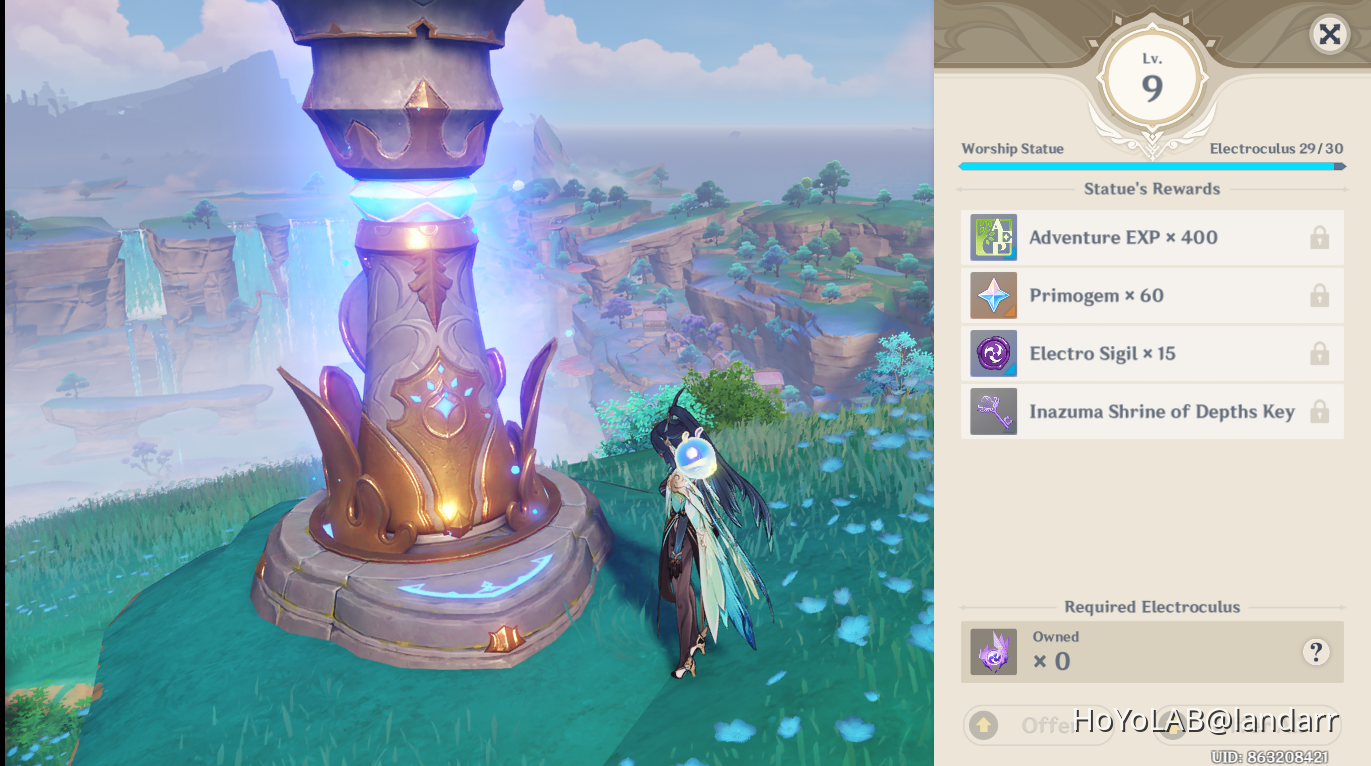Click the Offer button
Screen dimensions: 1371x766
coord(1038,725)
